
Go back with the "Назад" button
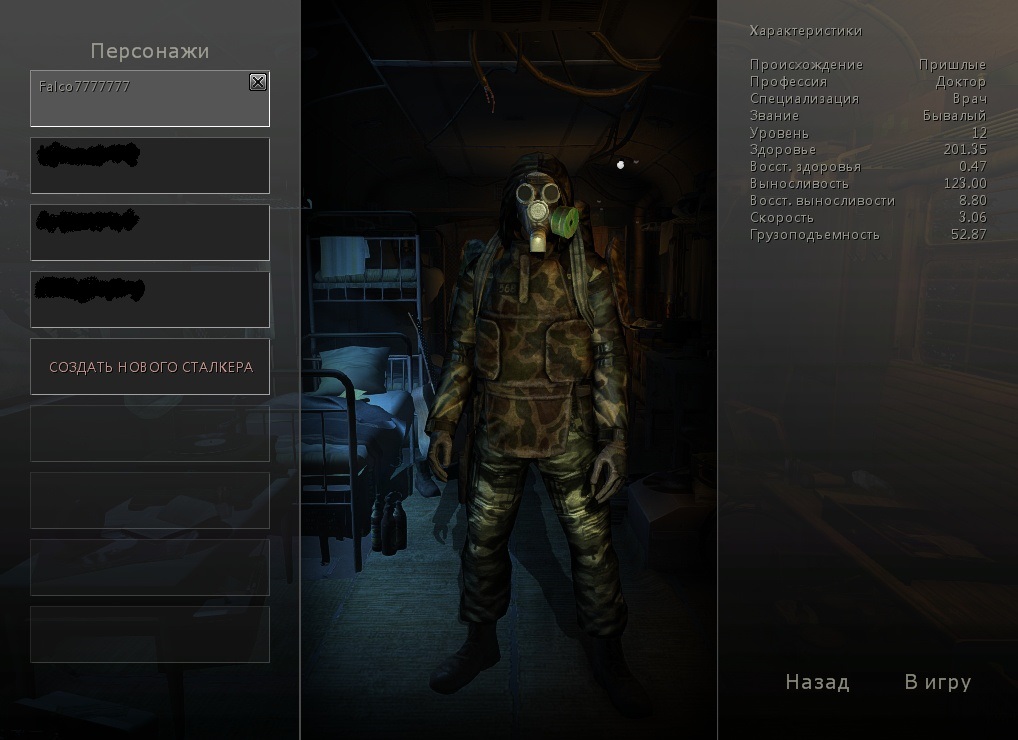(x=817, y=682)
